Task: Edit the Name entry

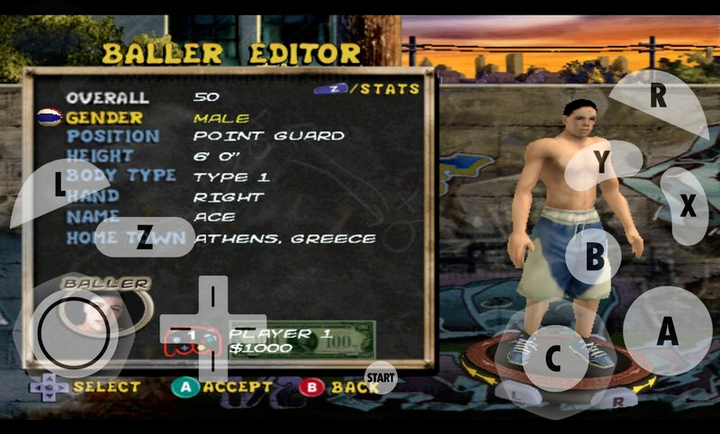Action: click(x=92, y=217)
